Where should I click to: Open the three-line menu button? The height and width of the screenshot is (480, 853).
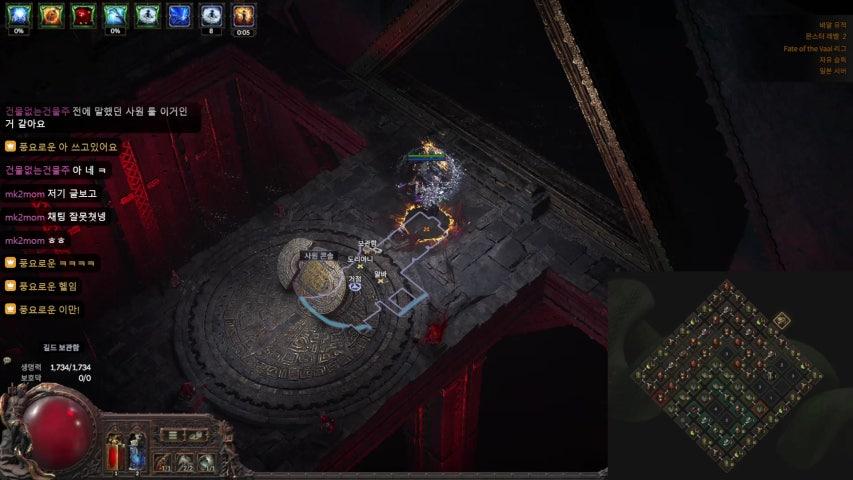tap(172, 435)
